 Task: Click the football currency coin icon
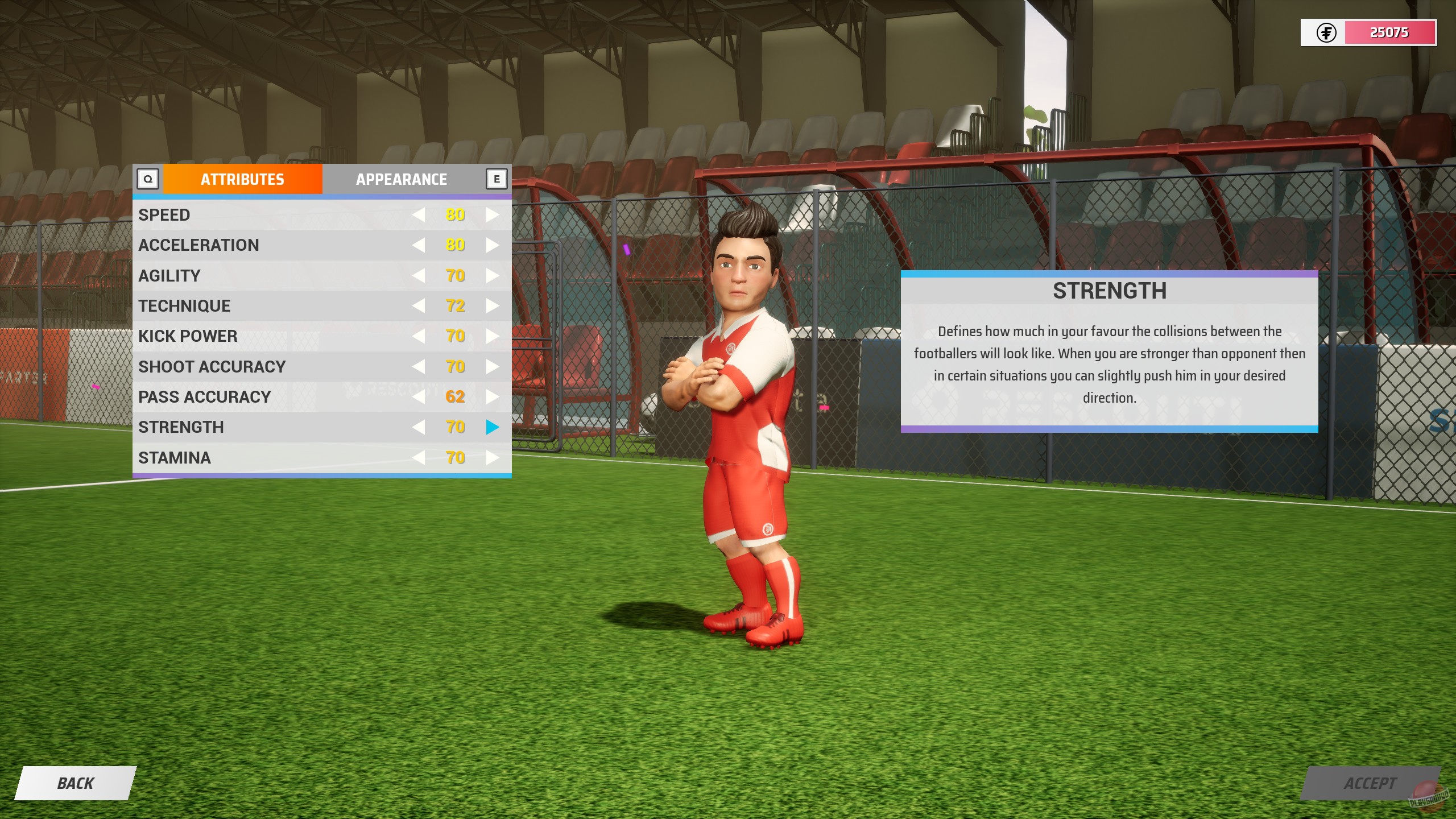pyautogui.click(x=1326, y=32)
